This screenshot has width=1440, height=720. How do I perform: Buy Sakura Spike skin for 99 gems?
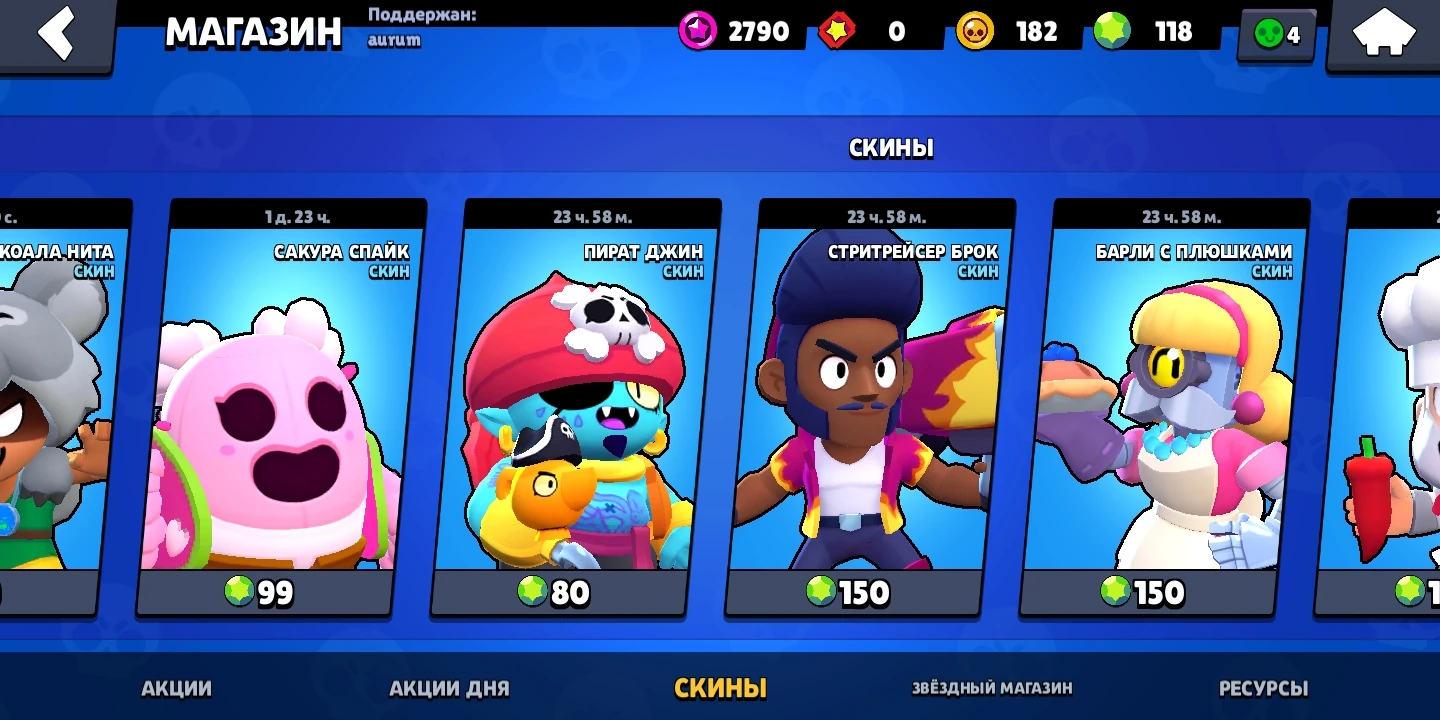click(x=263, y=592)
